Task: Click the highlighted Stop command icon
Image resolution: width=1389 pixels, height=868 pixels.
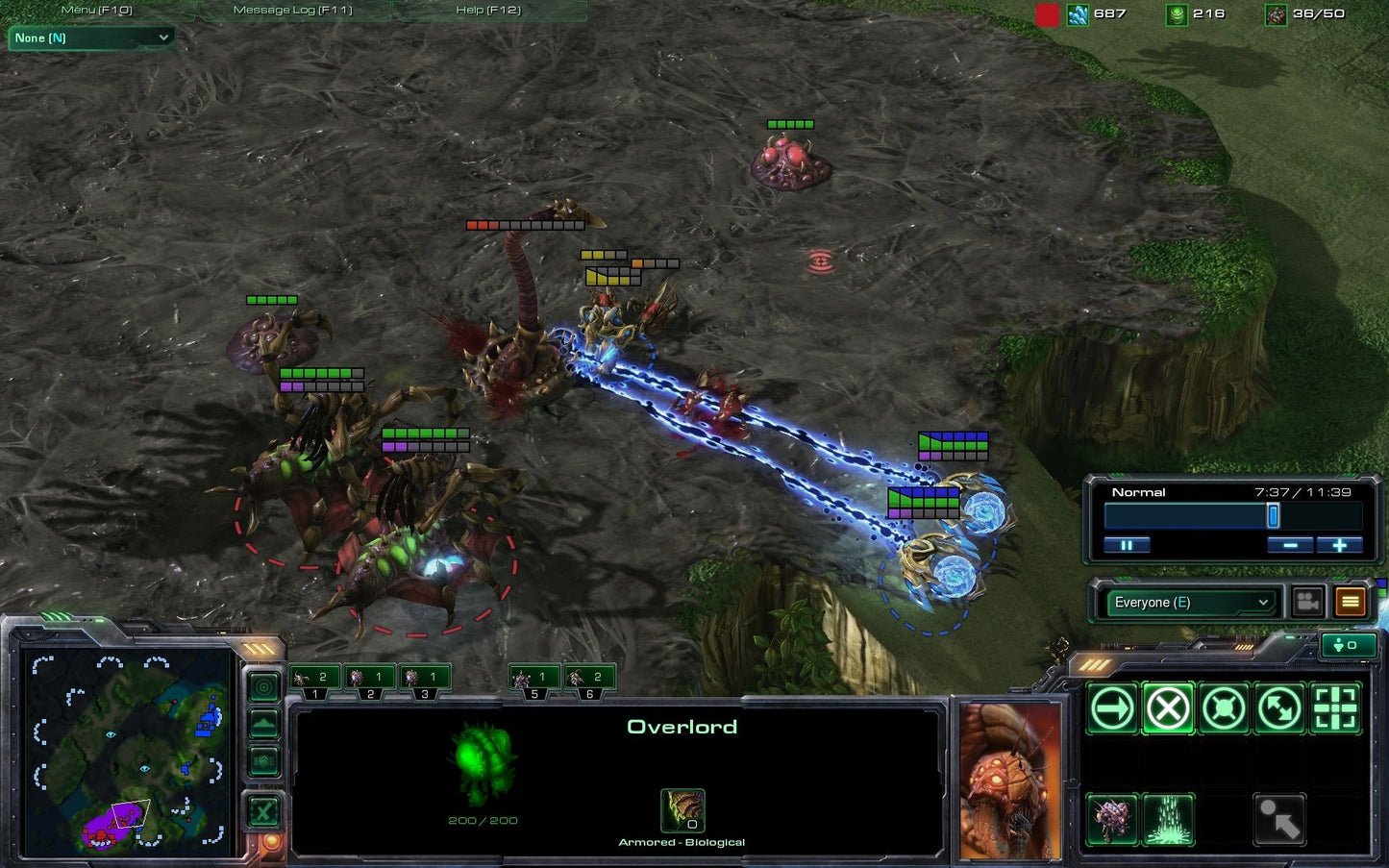Action: tap(1168, 708)
